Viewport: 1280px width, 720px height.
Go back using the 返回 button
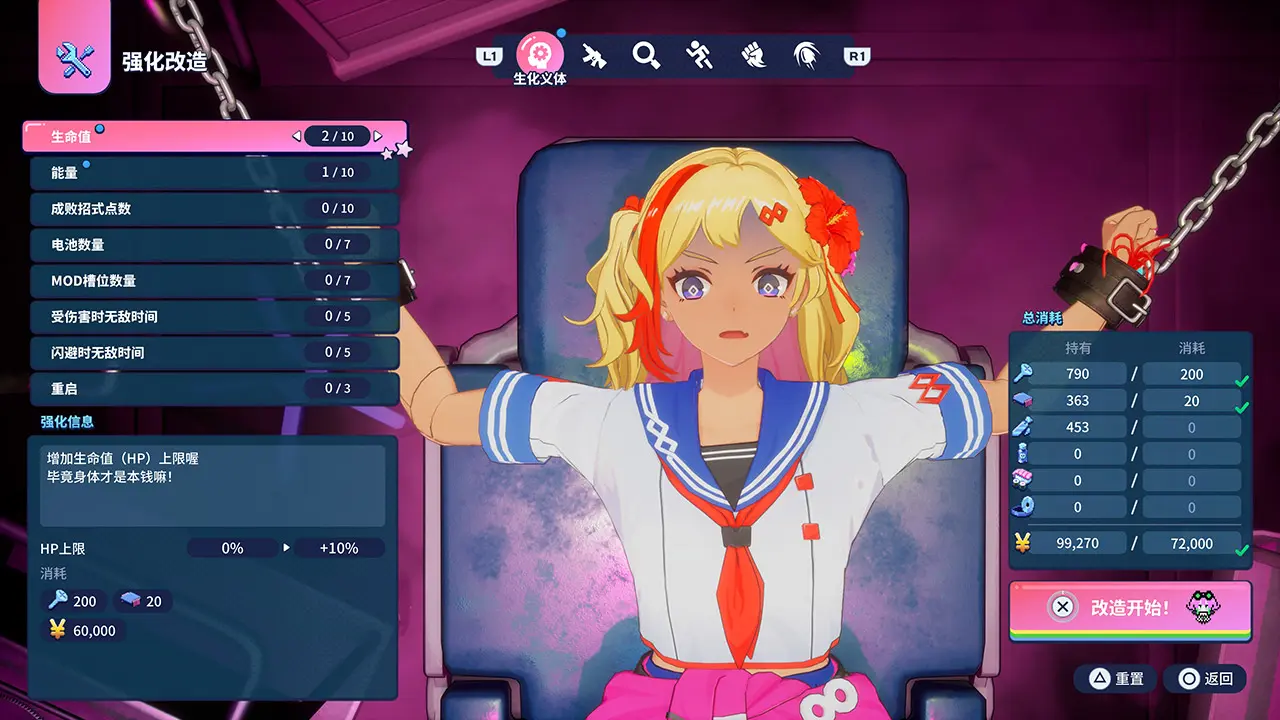(1205, 679)
